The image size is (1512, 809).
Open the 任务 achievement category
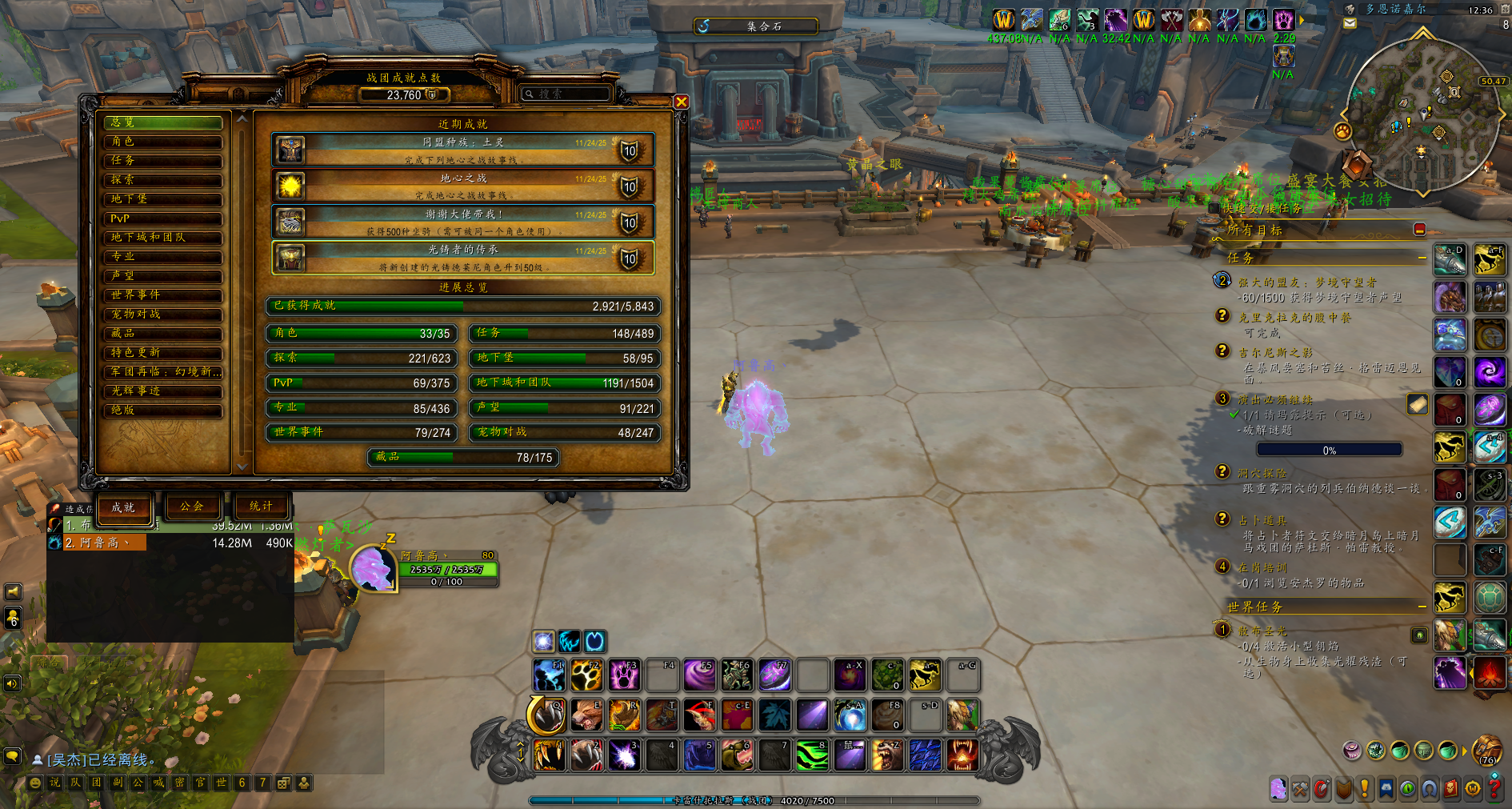pyautogui.click(x=162, y=161)
